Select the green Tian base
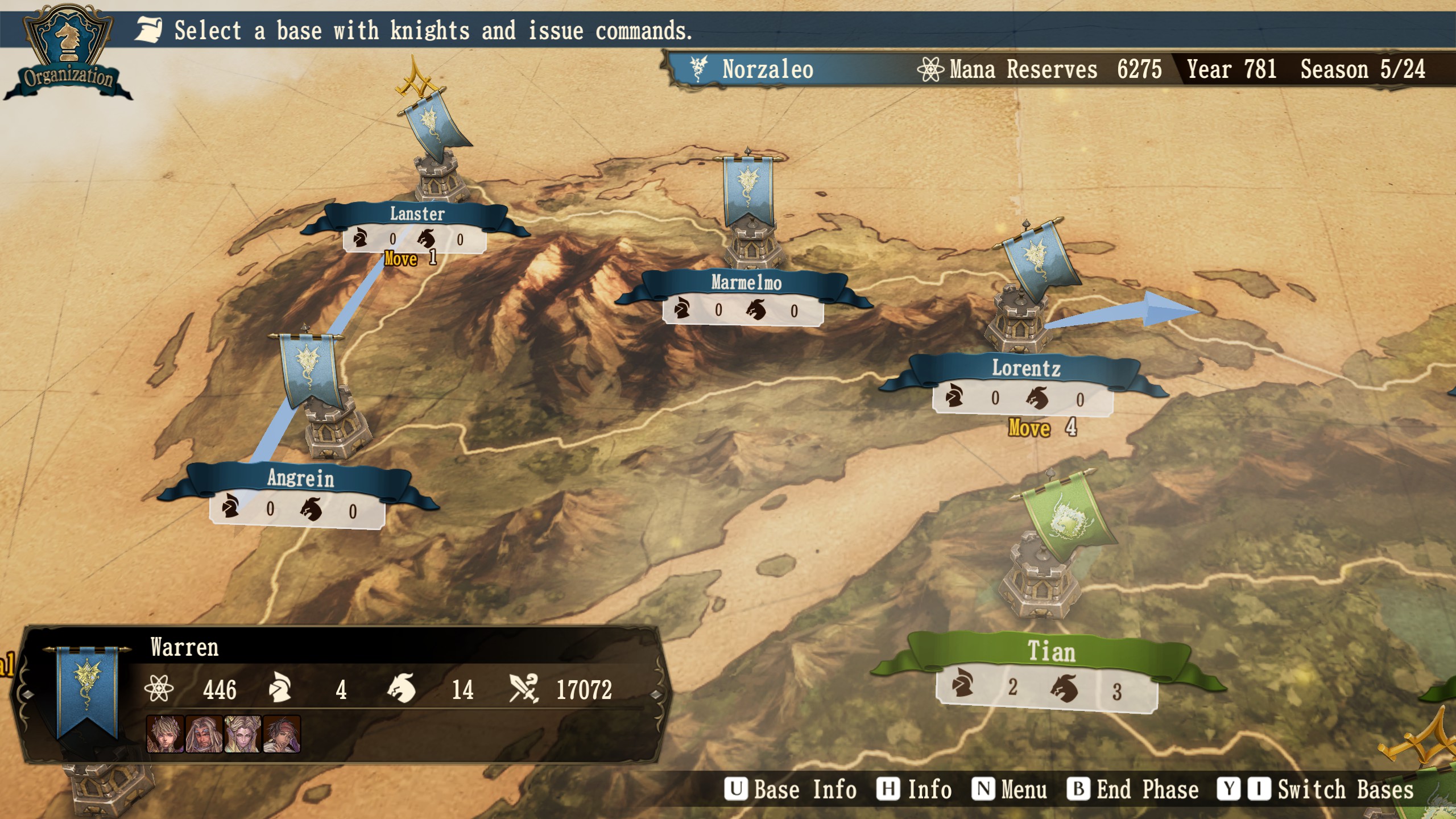This screenshot has height=819, width=1456. 1050,652
